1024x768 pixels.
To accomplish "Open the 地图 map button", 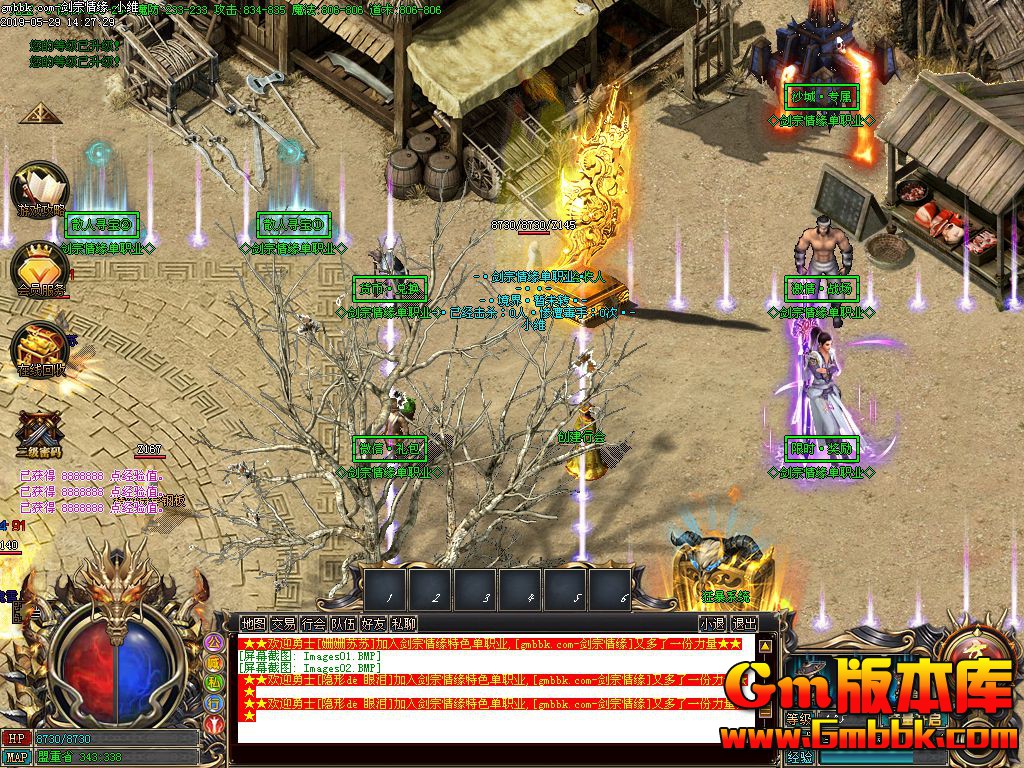I will (254, 623).
